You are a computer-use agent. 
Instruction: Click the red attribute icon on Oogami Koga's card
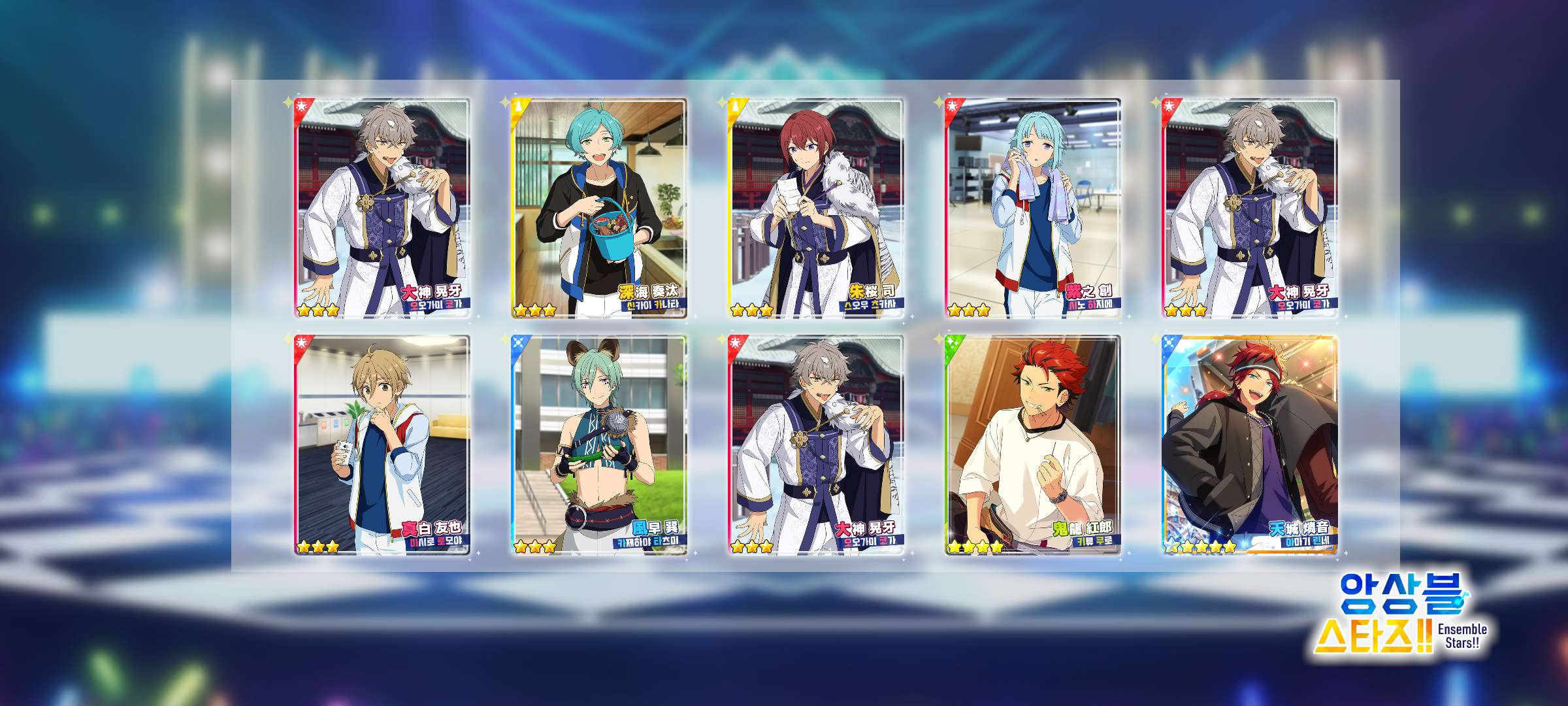tap(302, 105)
